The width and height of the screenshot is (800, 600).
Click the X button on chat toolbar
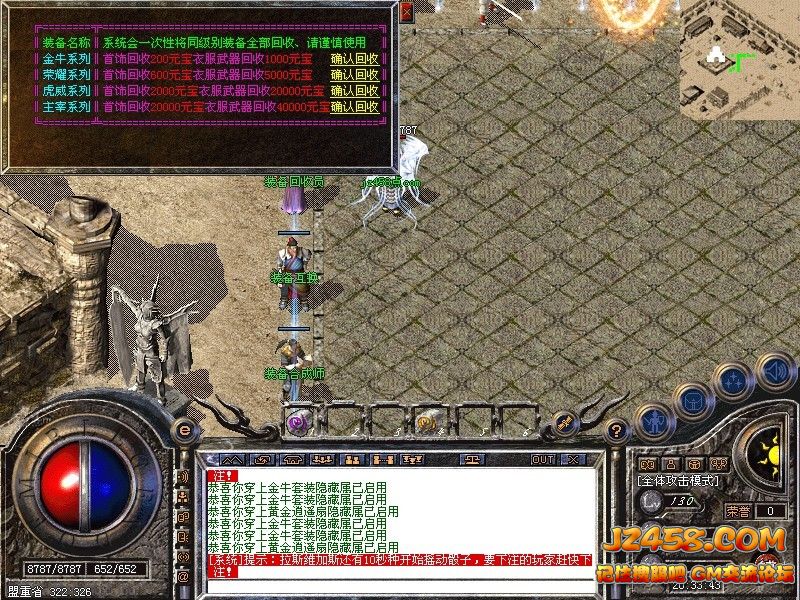tap(573, 460)
